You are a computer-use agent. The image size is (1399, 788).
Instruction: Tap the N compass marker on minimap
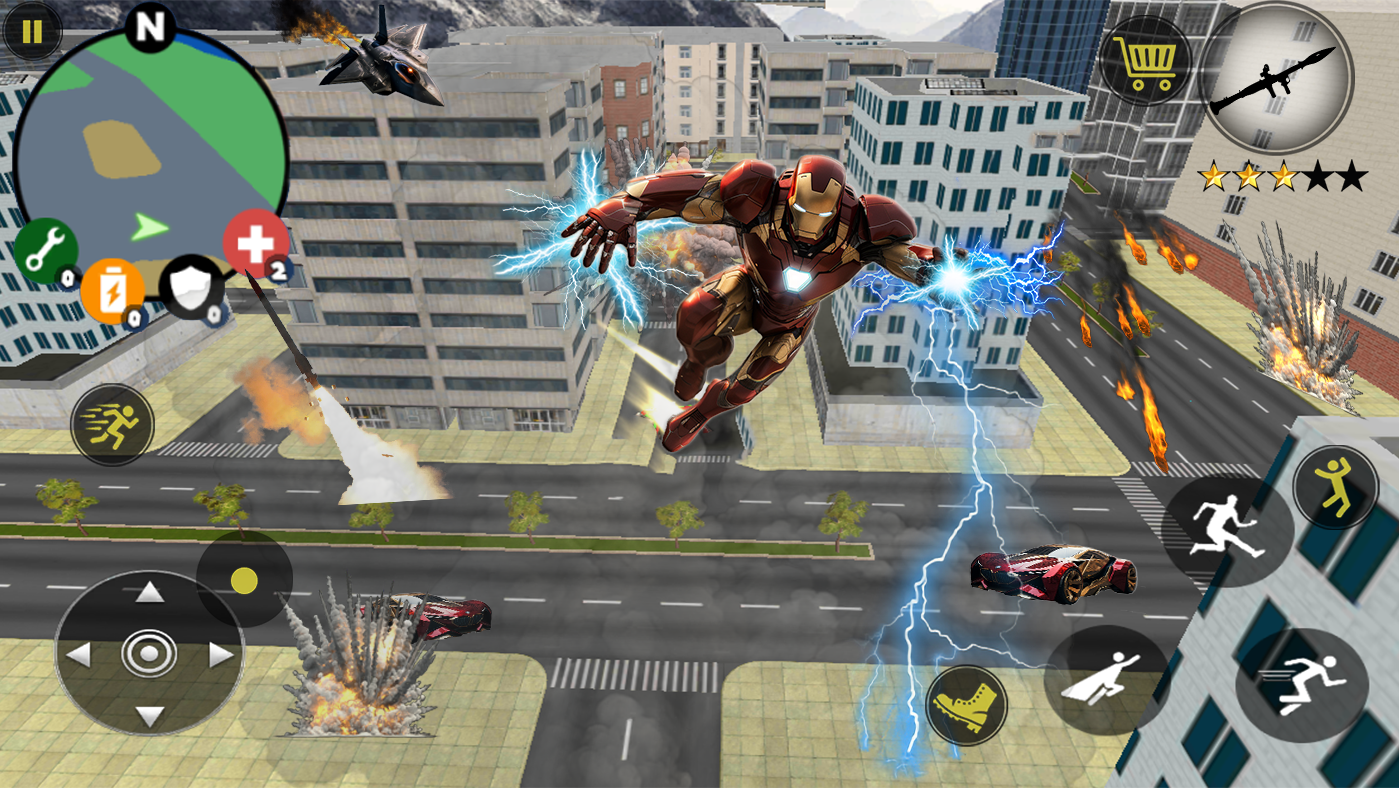149,30
